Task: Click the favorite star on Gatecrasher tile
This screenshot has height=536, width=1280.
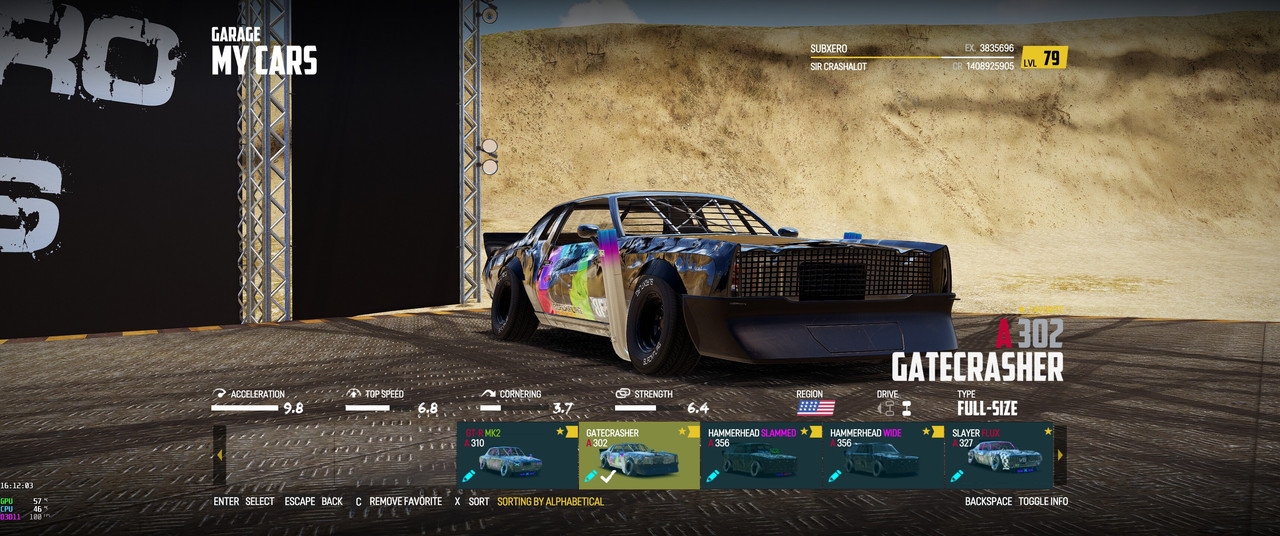Action: [x=682, y=432]
